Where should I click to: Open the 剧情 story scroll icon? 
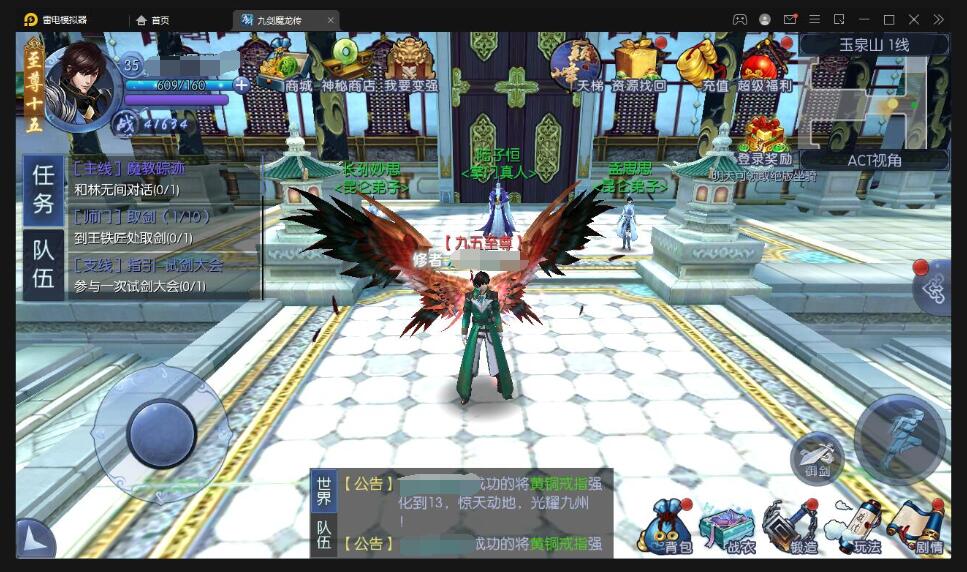922,527
